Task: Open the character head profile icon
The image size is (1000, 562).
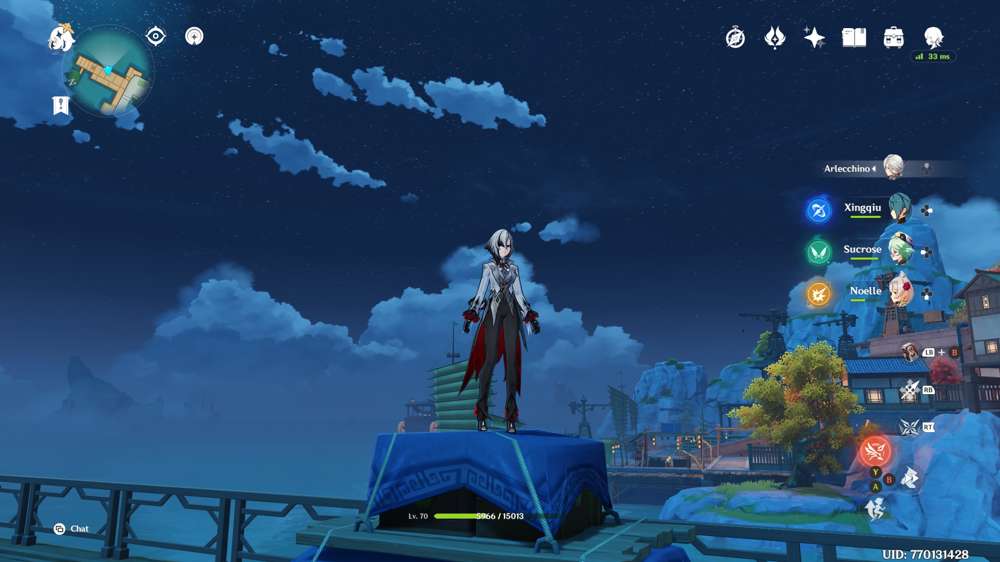Action: click(x=934, y=38)
